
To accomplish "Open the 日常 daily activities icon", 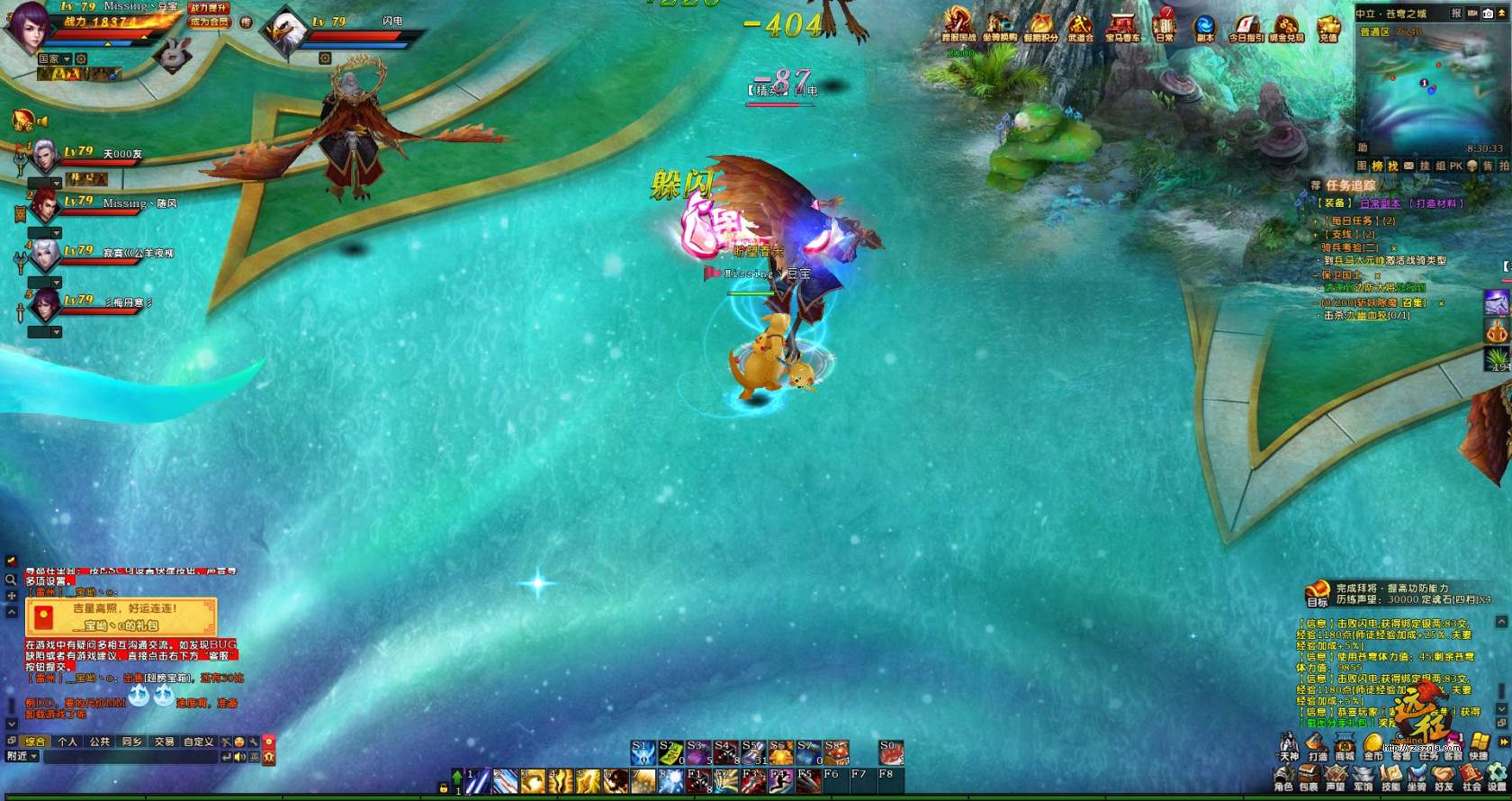I will point(1165,25).
